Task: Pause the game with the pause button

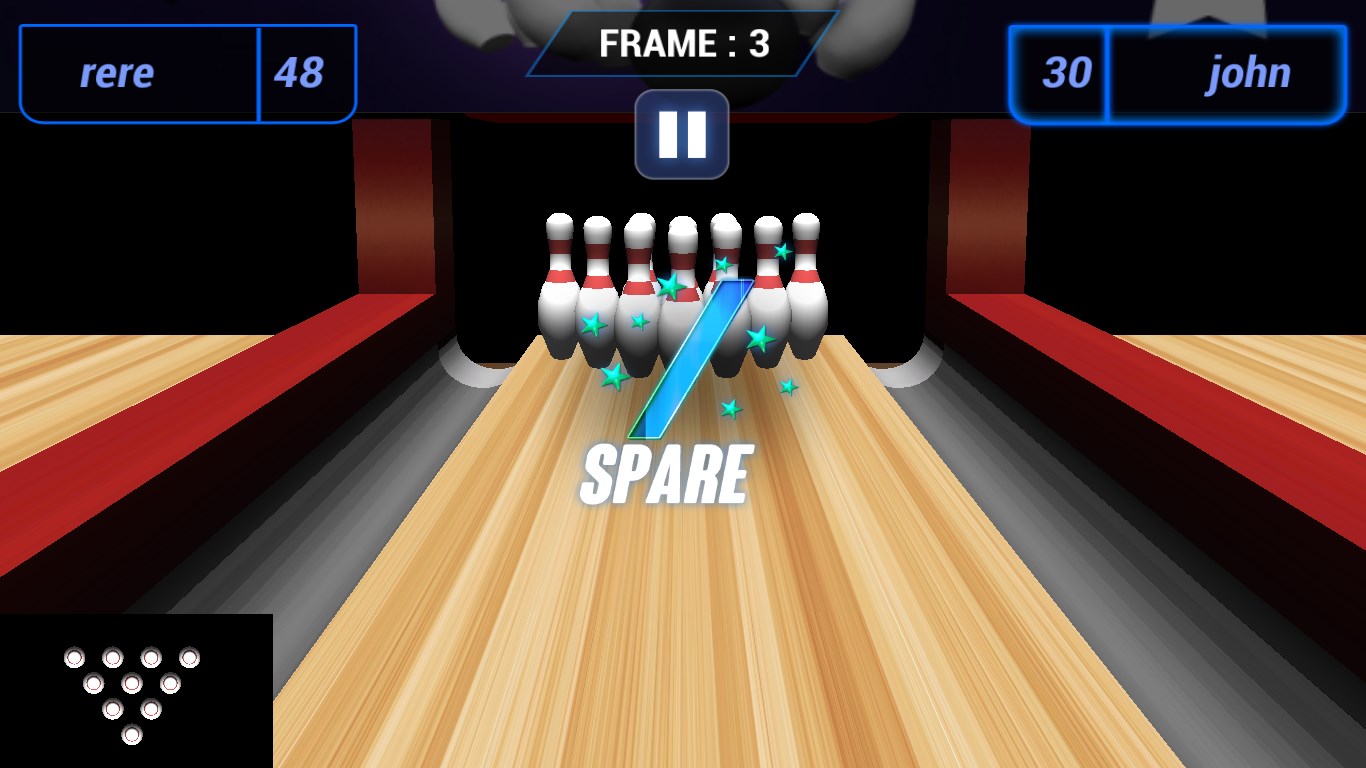Action: coord(682,134)
